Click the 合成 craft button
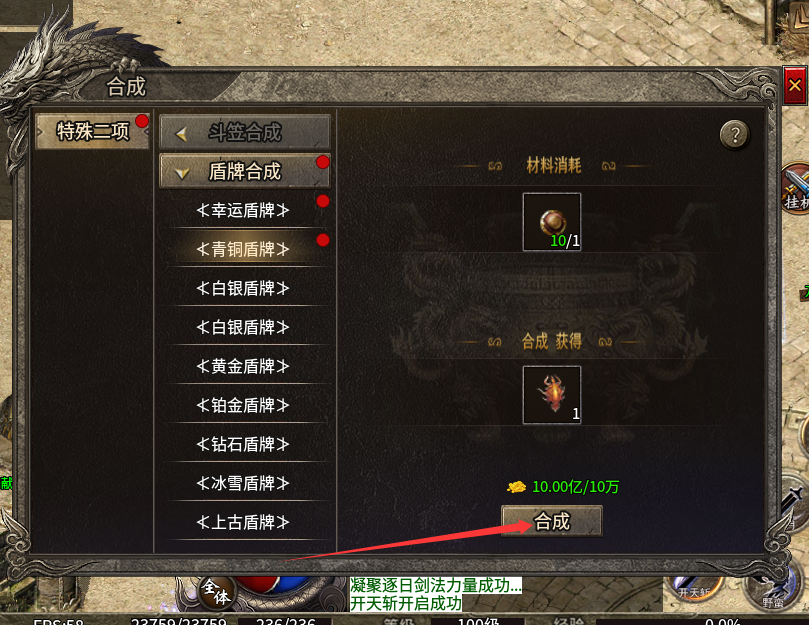 coord(551,521)
